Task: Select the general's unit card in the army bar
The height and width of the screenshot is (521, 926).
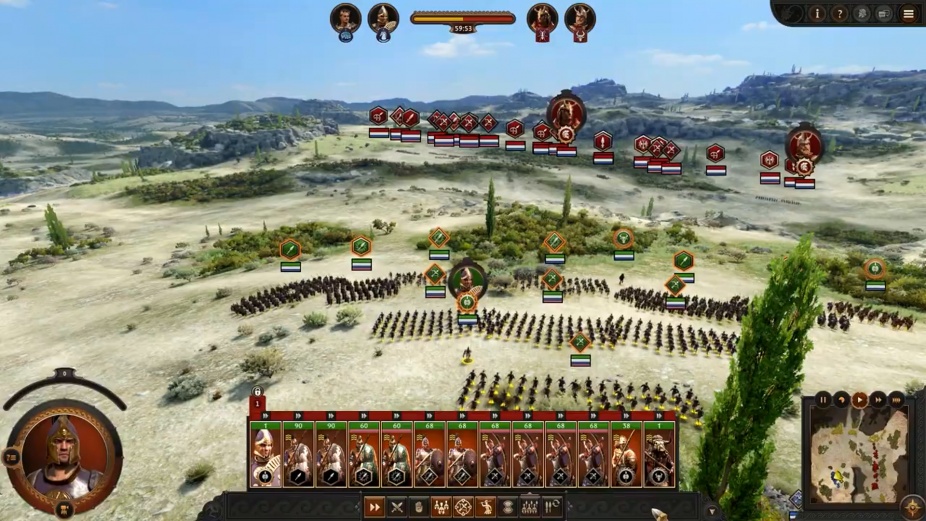Action: point(265,456)
